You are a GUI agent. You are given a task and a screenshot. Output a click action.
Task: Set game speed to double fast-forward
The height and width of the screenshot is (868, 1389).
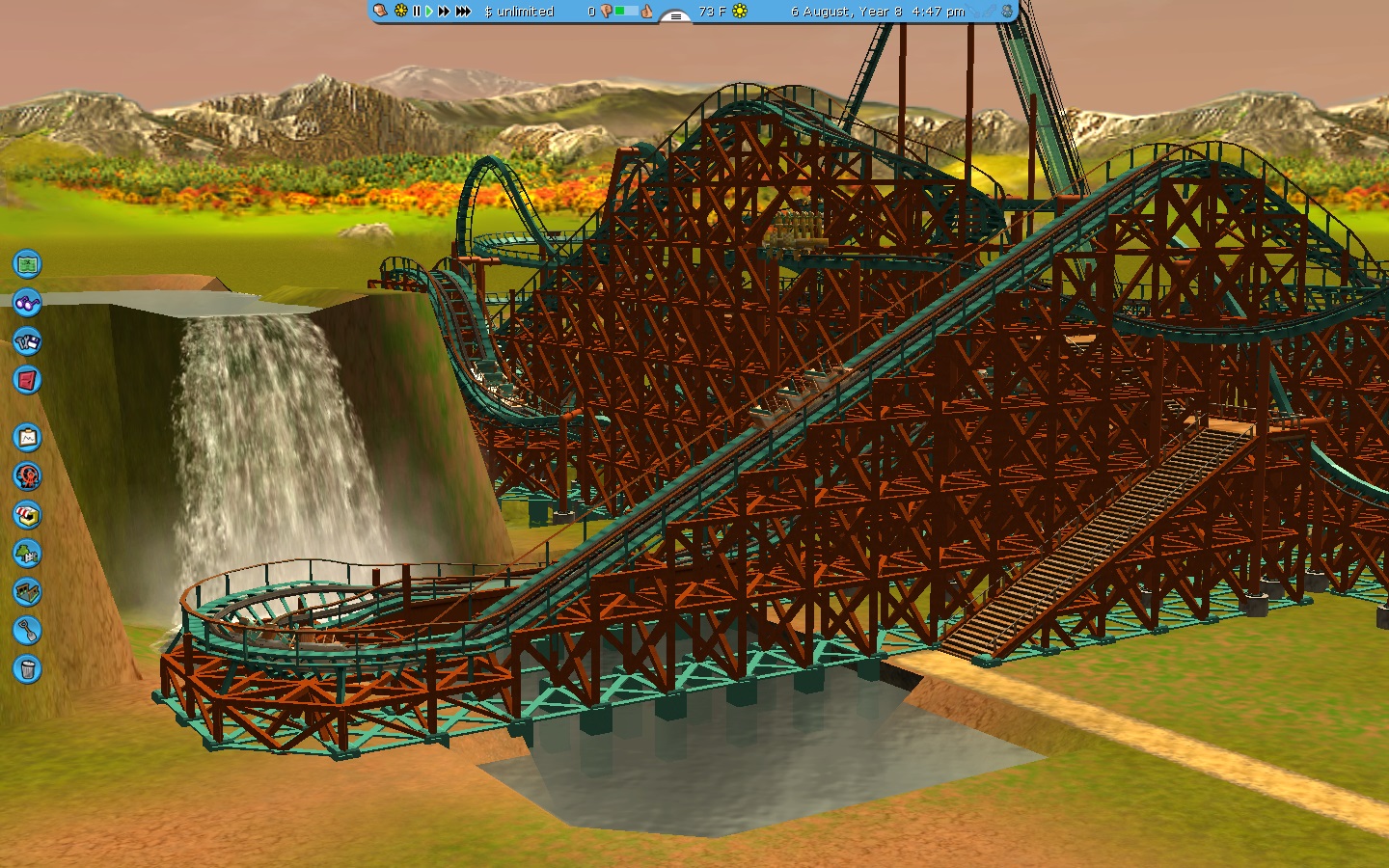pos(444,12)
